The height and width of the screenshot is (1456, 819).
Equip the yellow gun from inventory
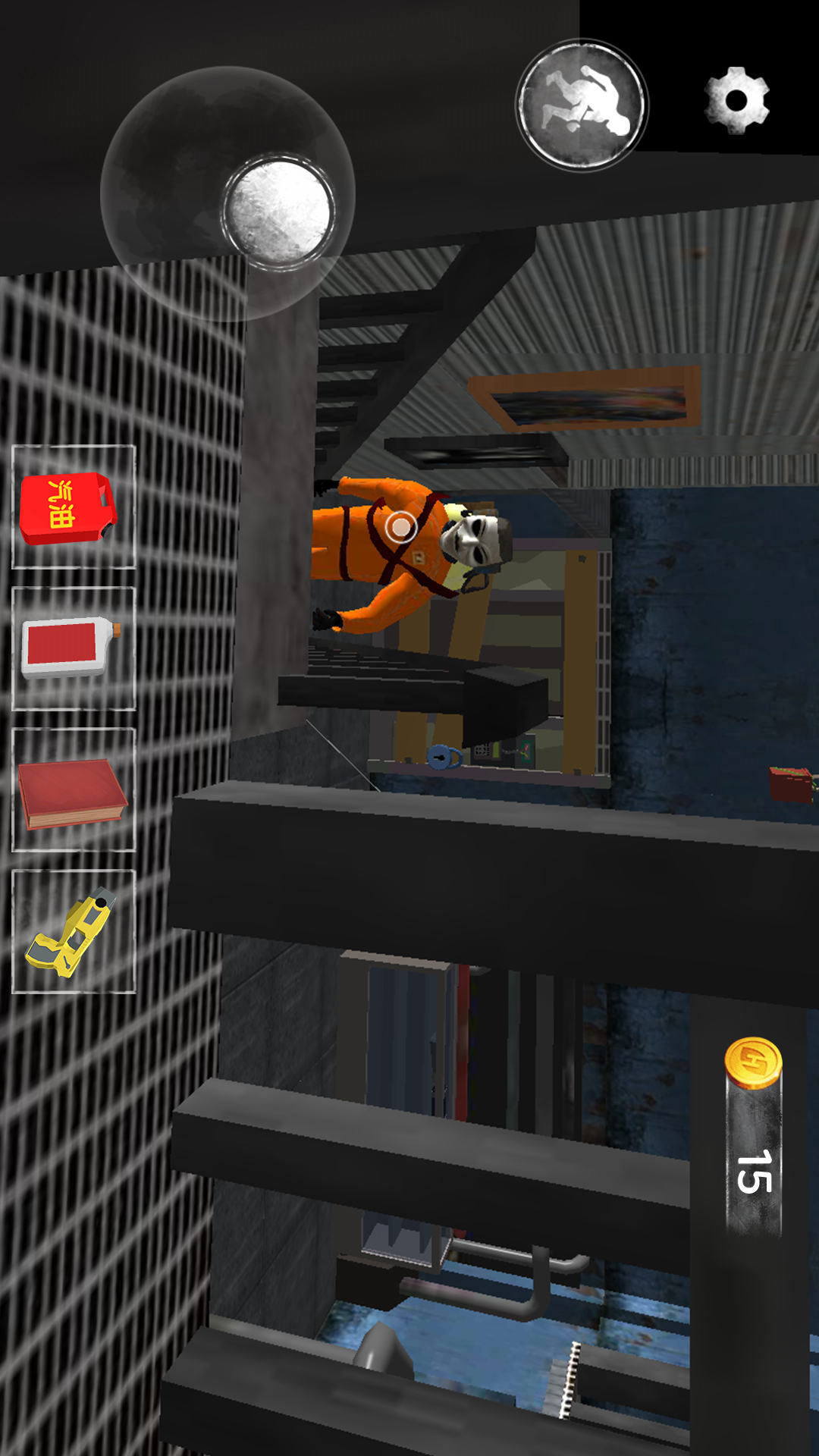point(74,931)
